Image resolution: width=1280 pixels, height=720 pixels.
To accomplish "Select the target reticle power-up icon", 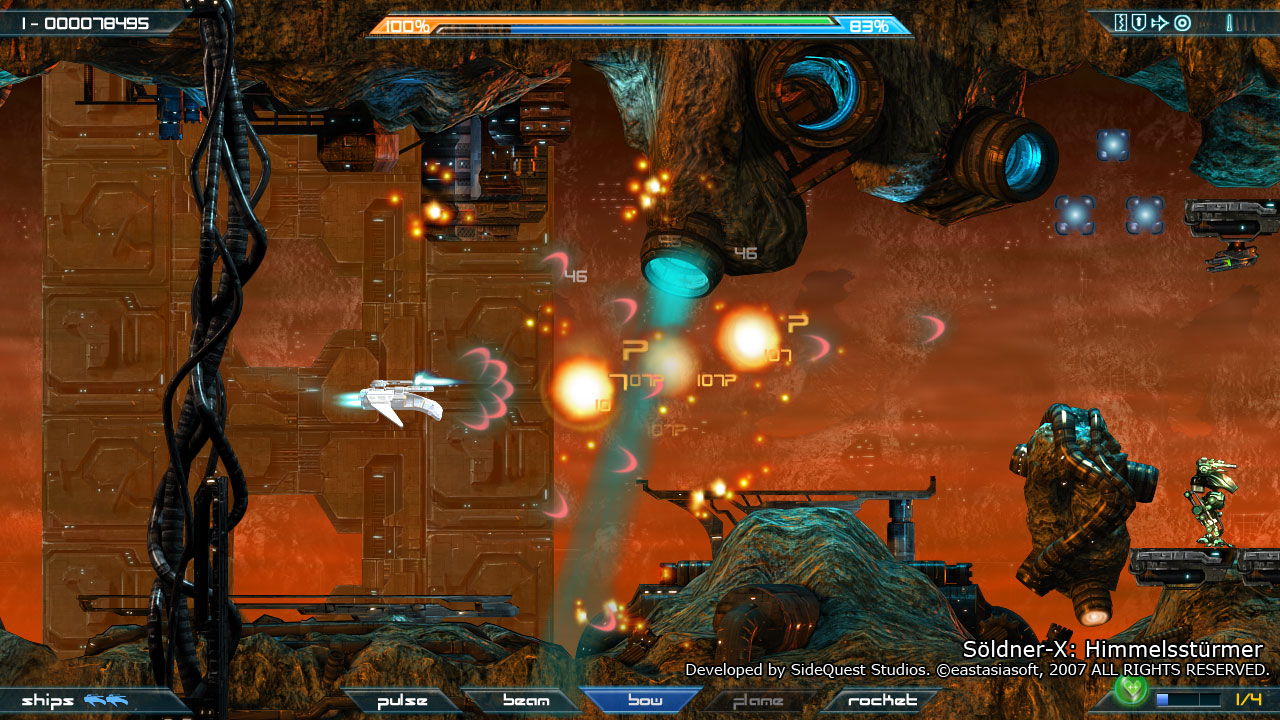I will coord(1184,21).
